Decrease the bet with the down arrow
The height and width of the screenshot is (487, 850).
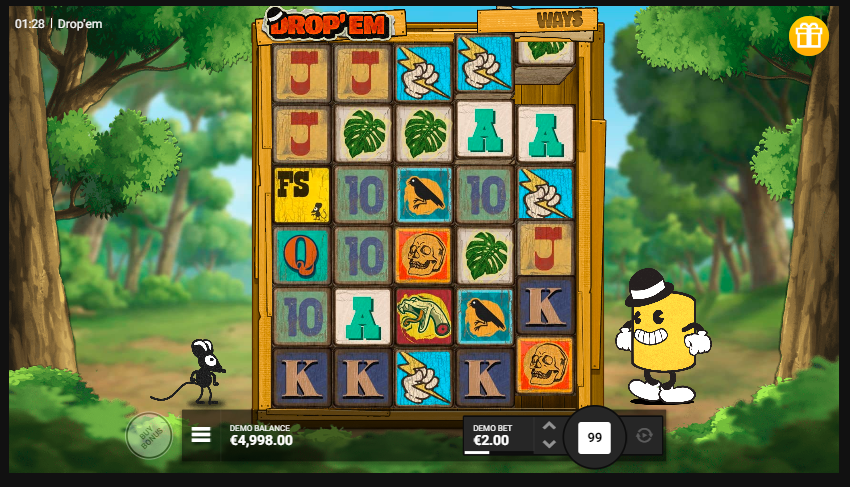tap(549, 444)
